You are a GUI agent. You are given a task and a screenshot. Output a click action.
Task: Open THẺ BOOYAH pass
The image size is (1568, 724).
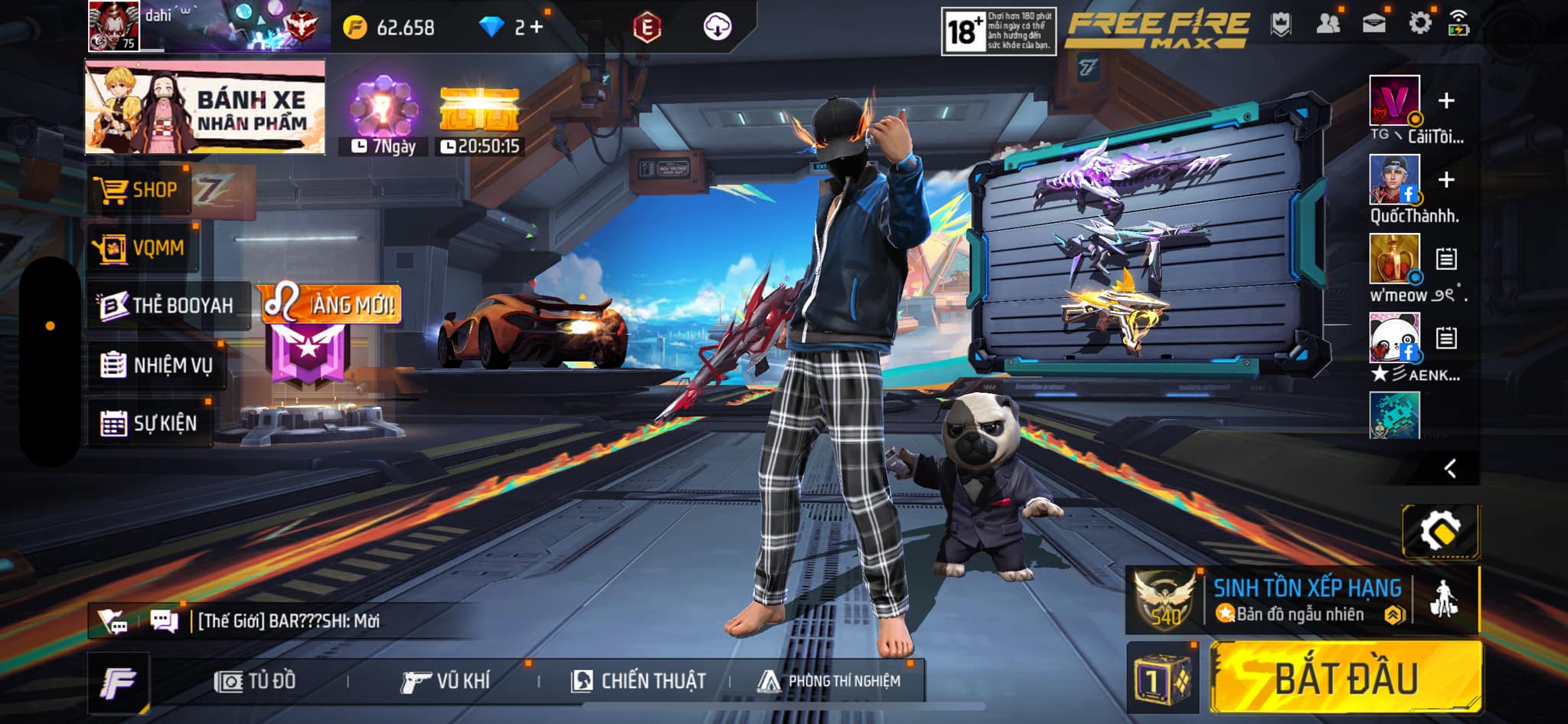[167, 305]
